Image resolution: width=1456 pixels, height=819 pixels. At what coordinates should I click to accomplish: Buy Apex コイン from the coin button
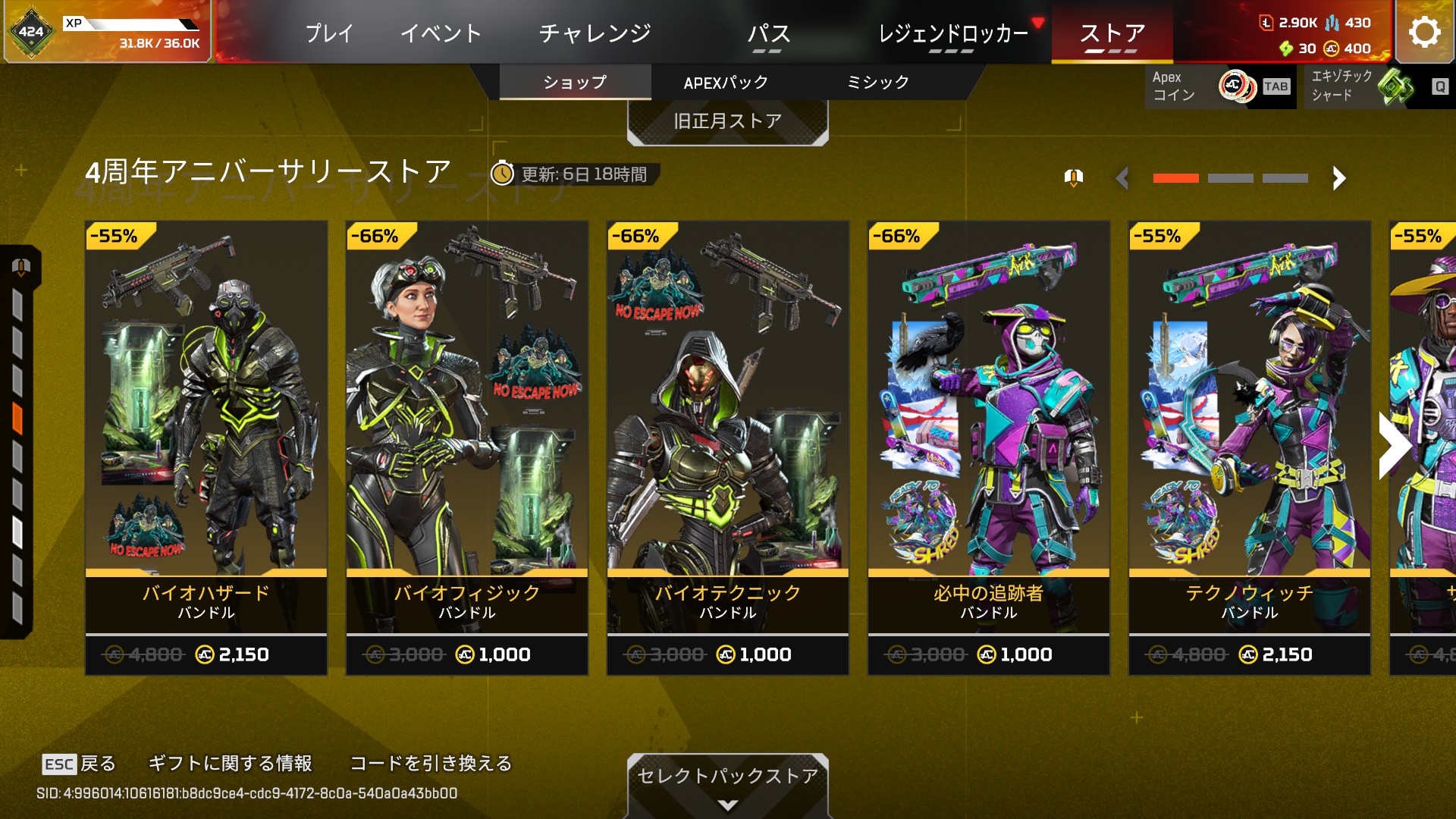click(x=1219, y=86)
